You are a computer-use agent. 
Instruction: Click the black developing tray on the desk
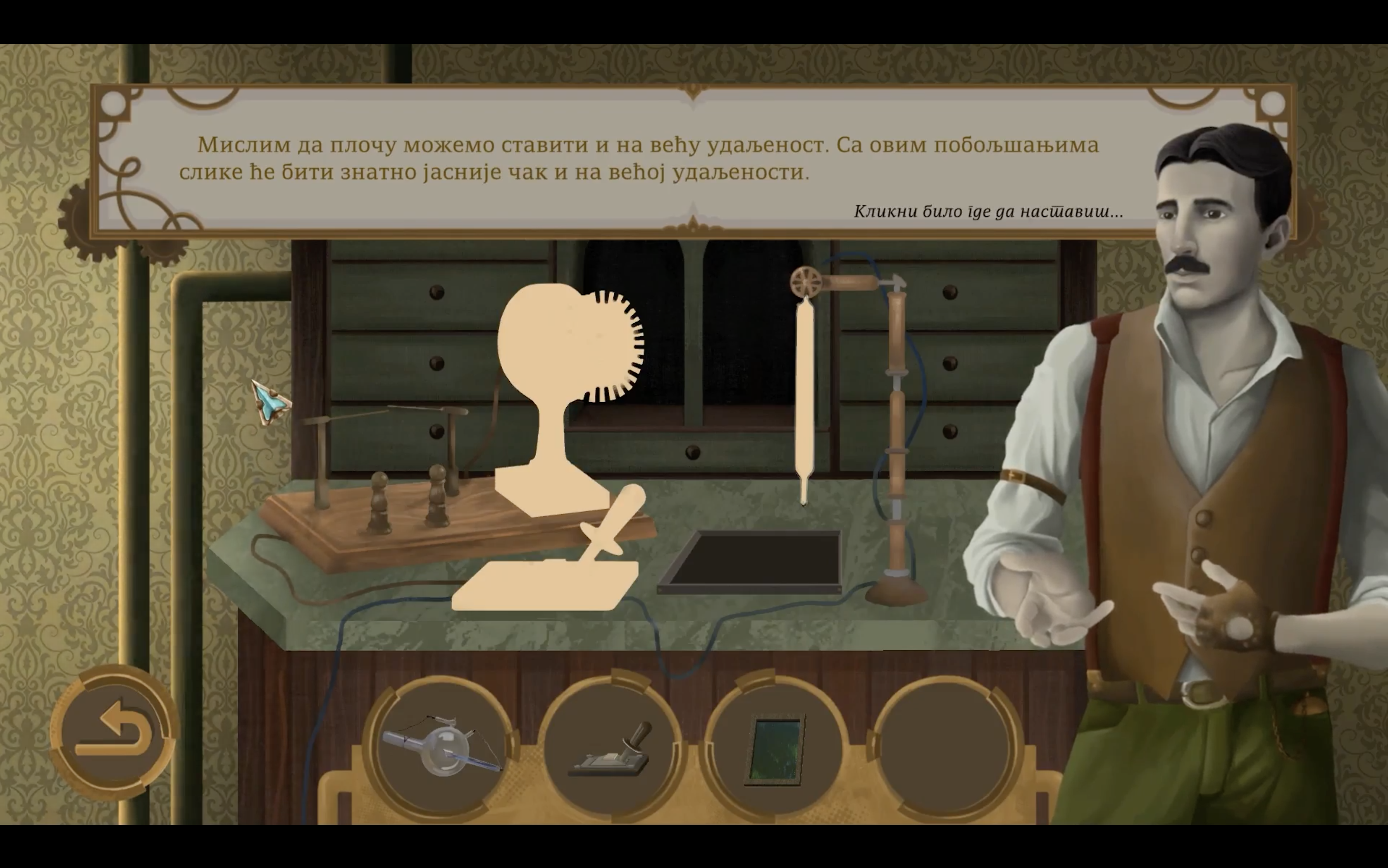click(758, 560)
